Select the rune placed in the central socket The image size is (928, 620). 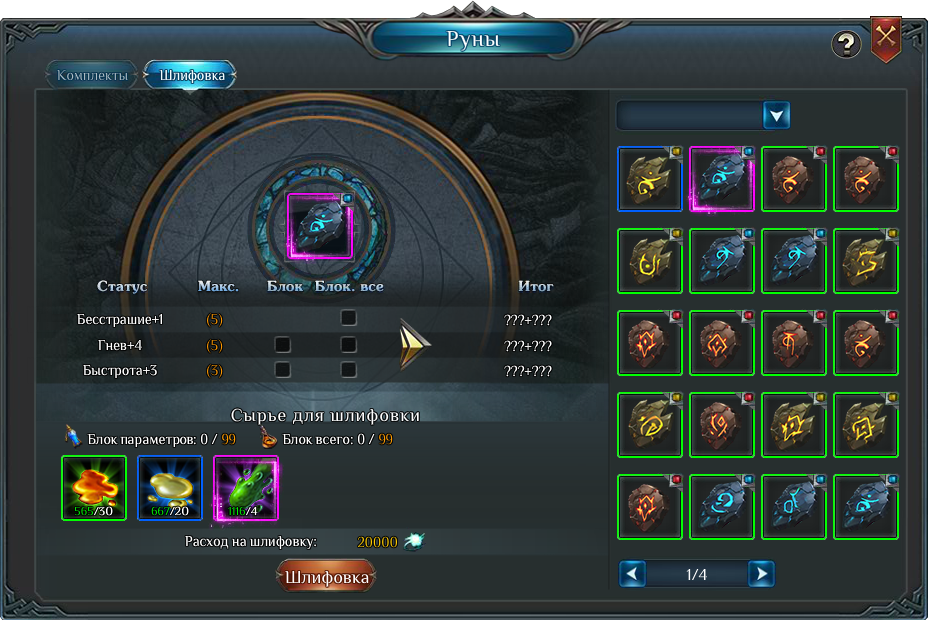pyautogui.click(x=320, y=226)
